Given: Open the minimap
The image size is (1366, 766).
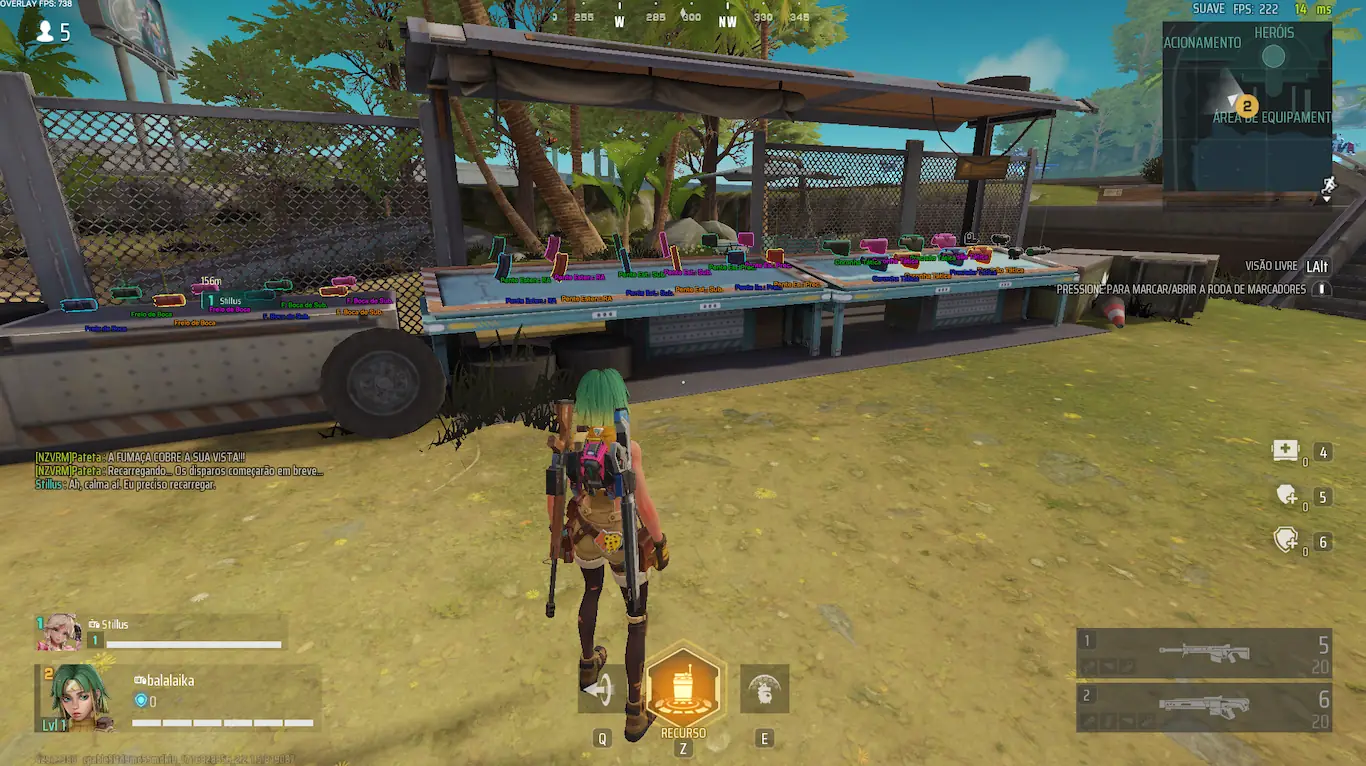Looking at the screenshot, I should (1247, 105).
